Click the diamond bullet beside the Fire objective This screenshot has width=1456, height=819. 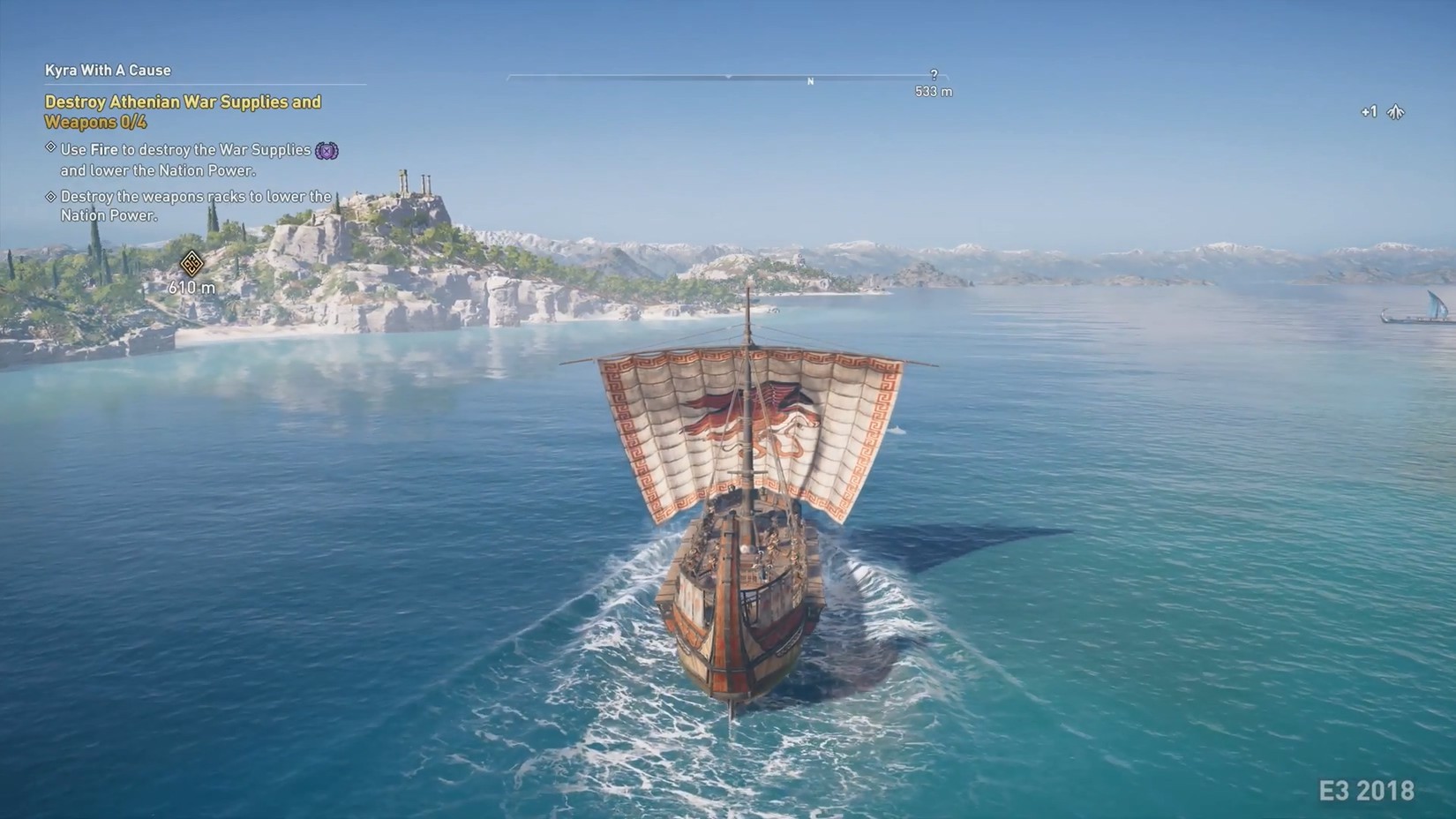tap(49, 147)
